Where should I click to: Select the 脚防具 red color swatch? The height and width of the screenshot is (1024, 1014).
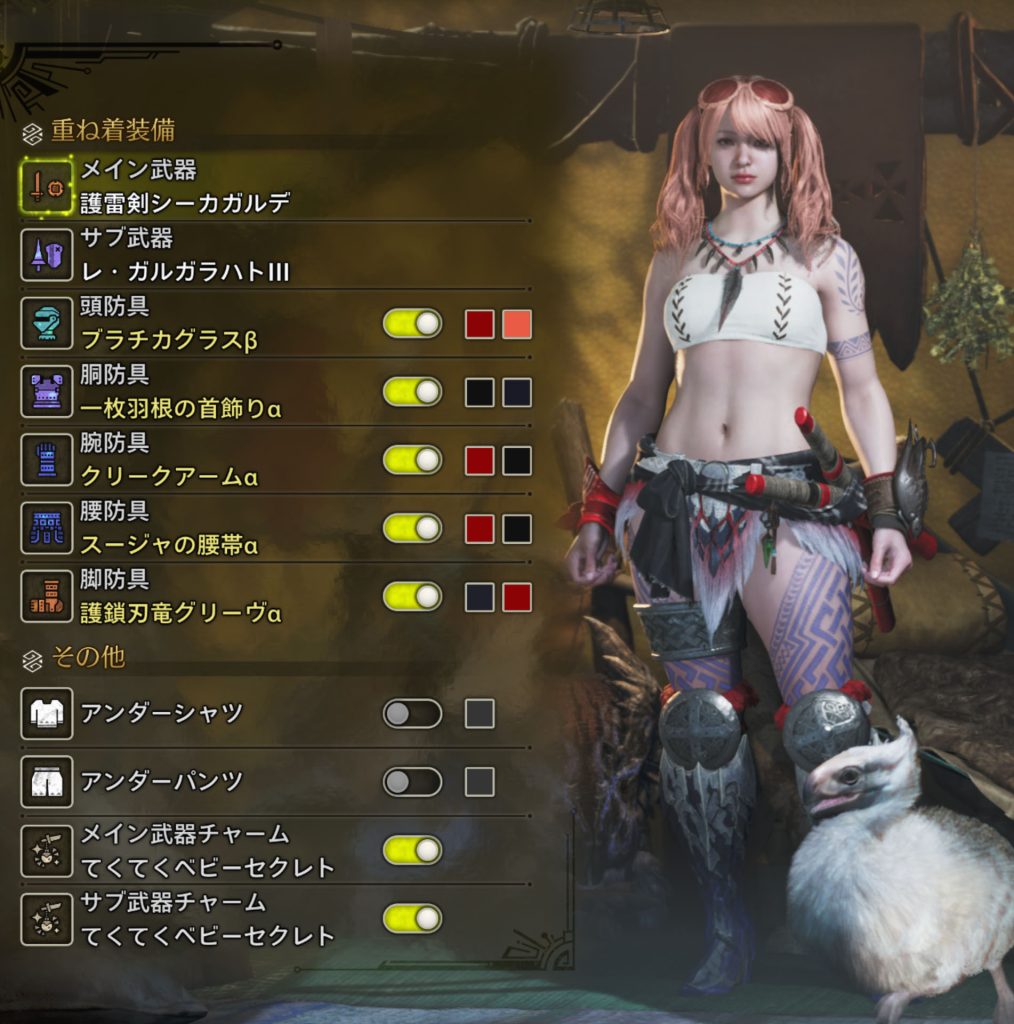tap(517, 597)
